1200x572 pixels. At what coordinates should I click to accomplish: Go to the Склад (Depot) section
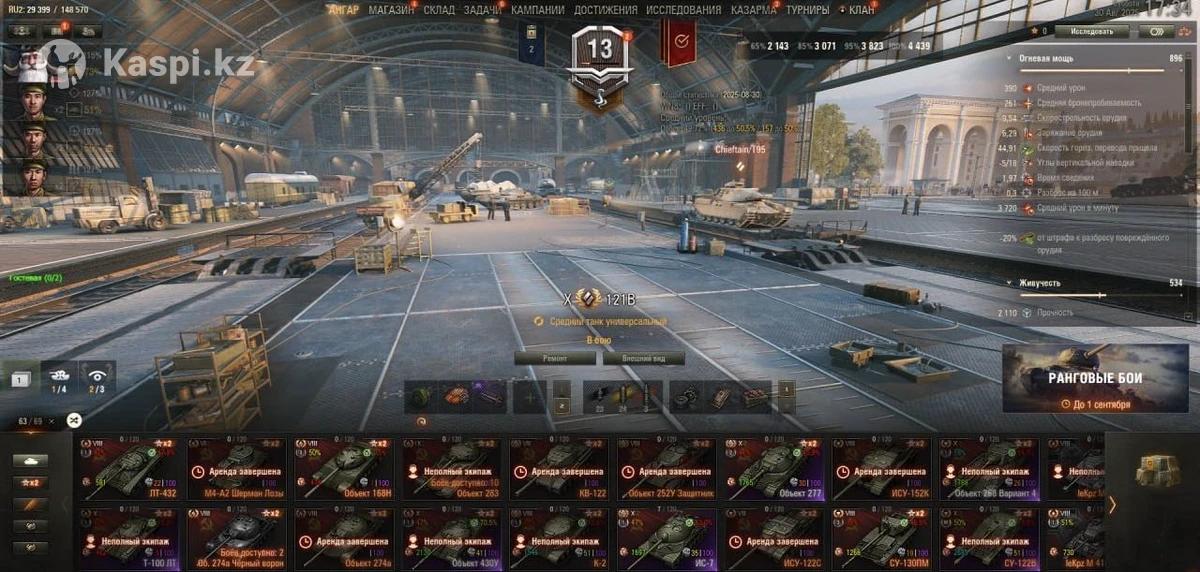click(439, 10)
